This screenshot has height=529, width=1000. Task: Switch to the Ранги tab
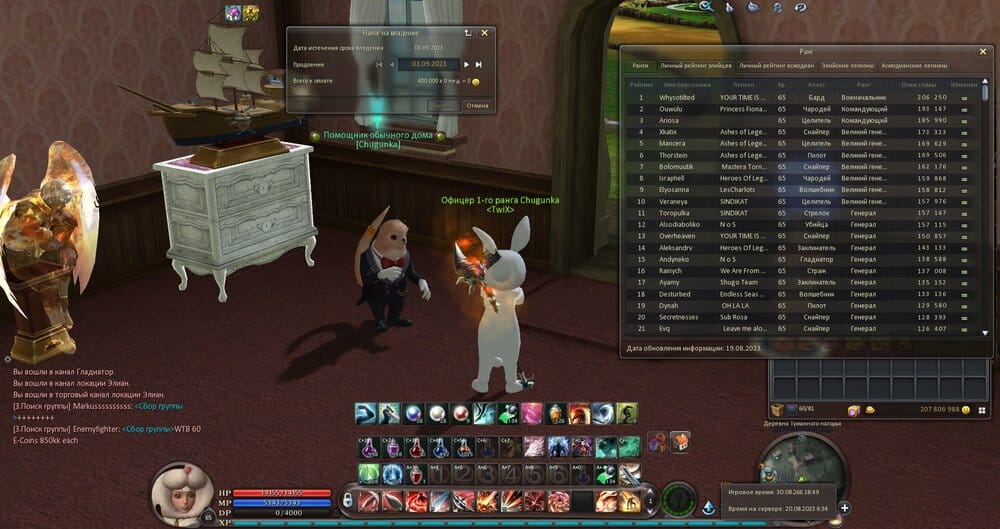[x=641, y=66]
